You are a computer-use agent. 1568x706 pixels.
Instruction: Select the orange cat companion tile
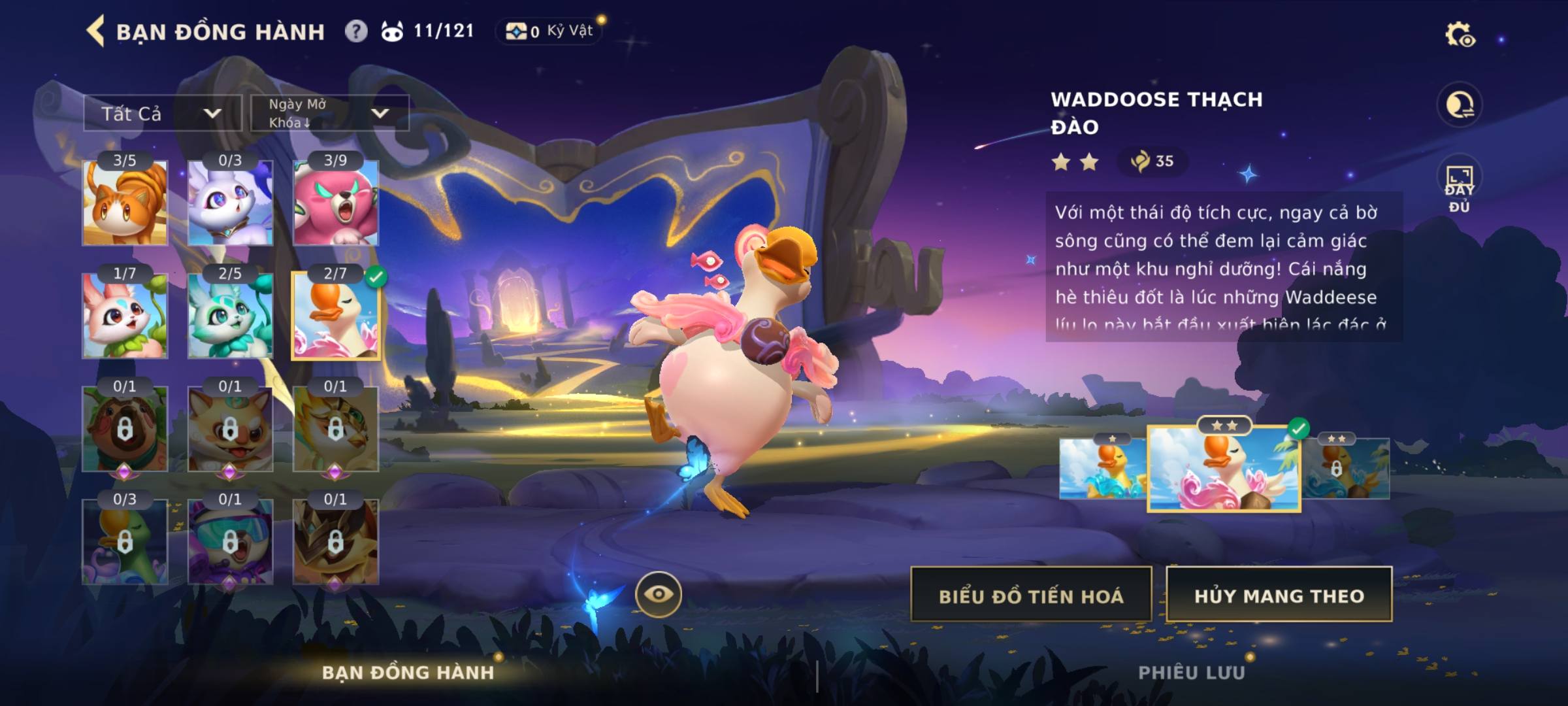tap(125, 203)
